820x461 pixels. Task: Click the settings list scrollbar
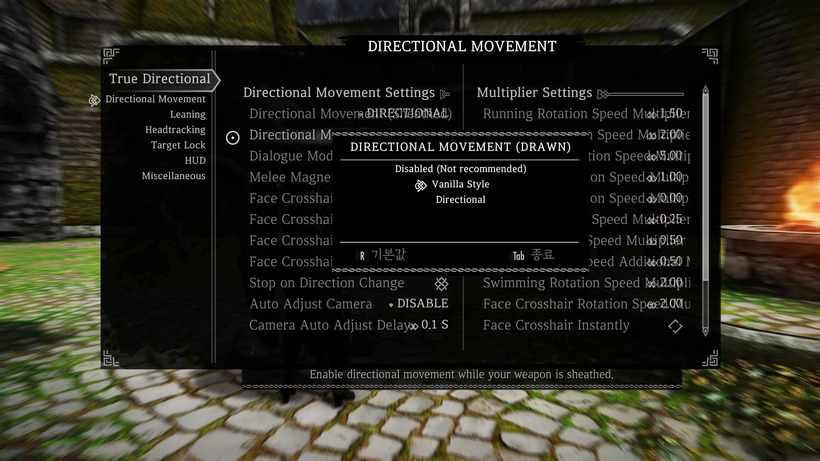click(x=705, y=210)
